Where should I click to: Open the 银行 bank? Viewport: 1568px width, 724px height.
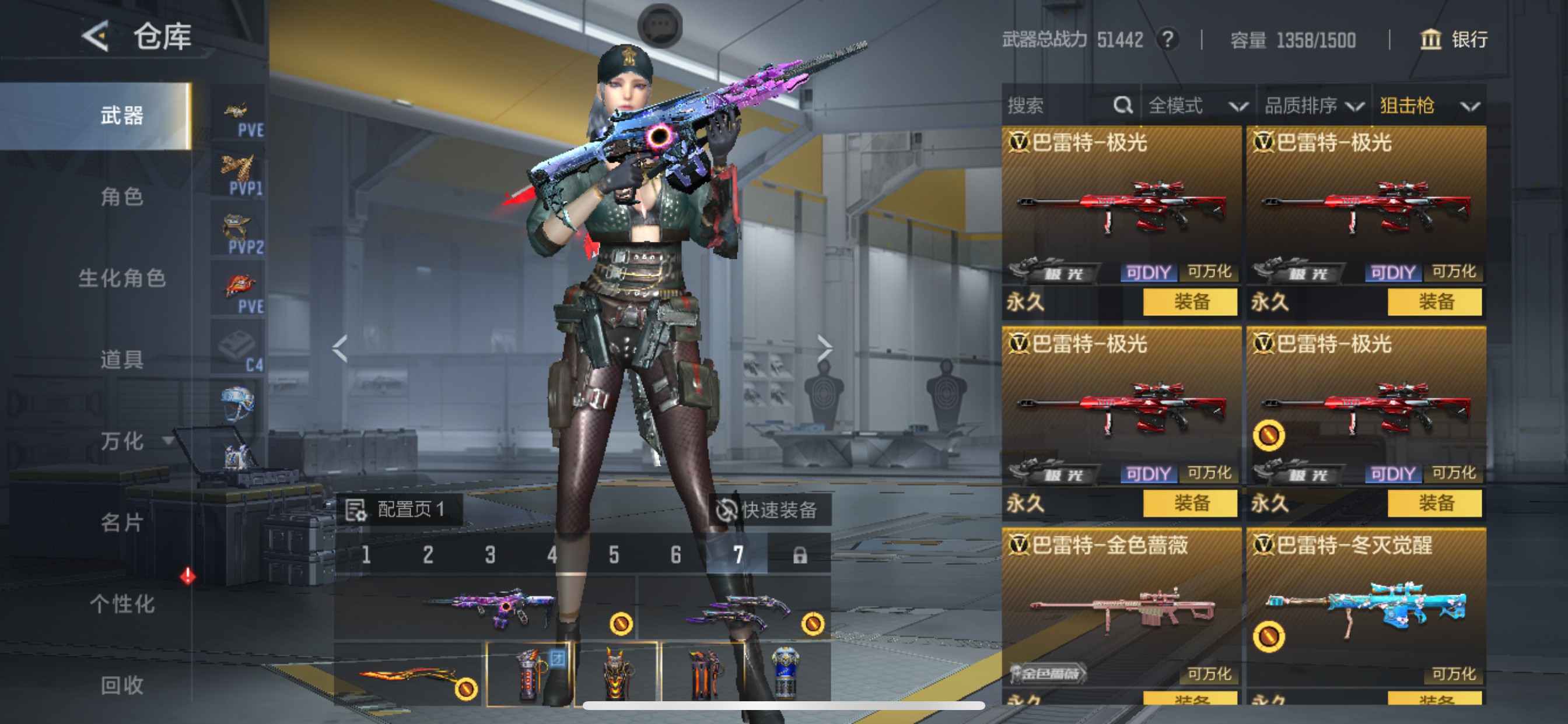coord(1454,40)
